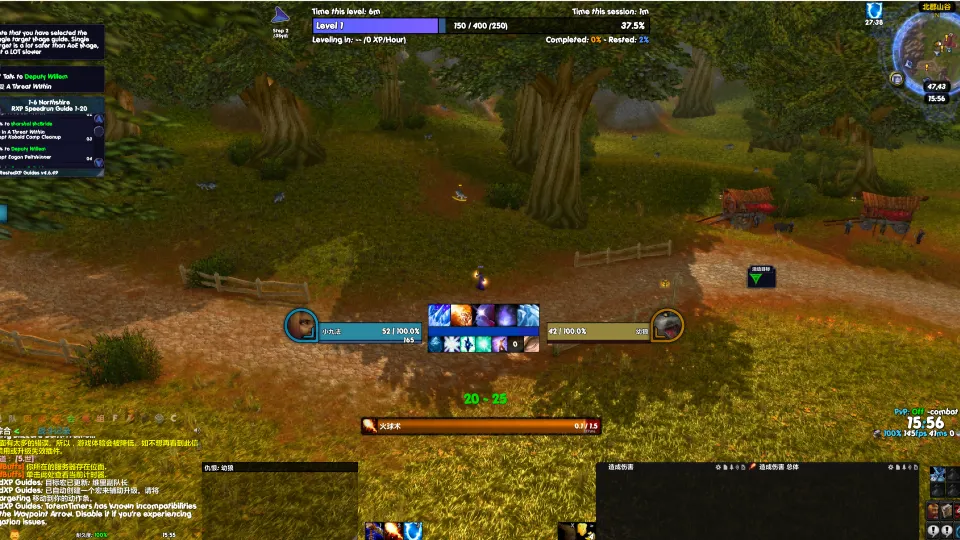The width and height of the screenshot is (960, 540).
Task: Click the level 1 experience bar
Action: point(375,26)
